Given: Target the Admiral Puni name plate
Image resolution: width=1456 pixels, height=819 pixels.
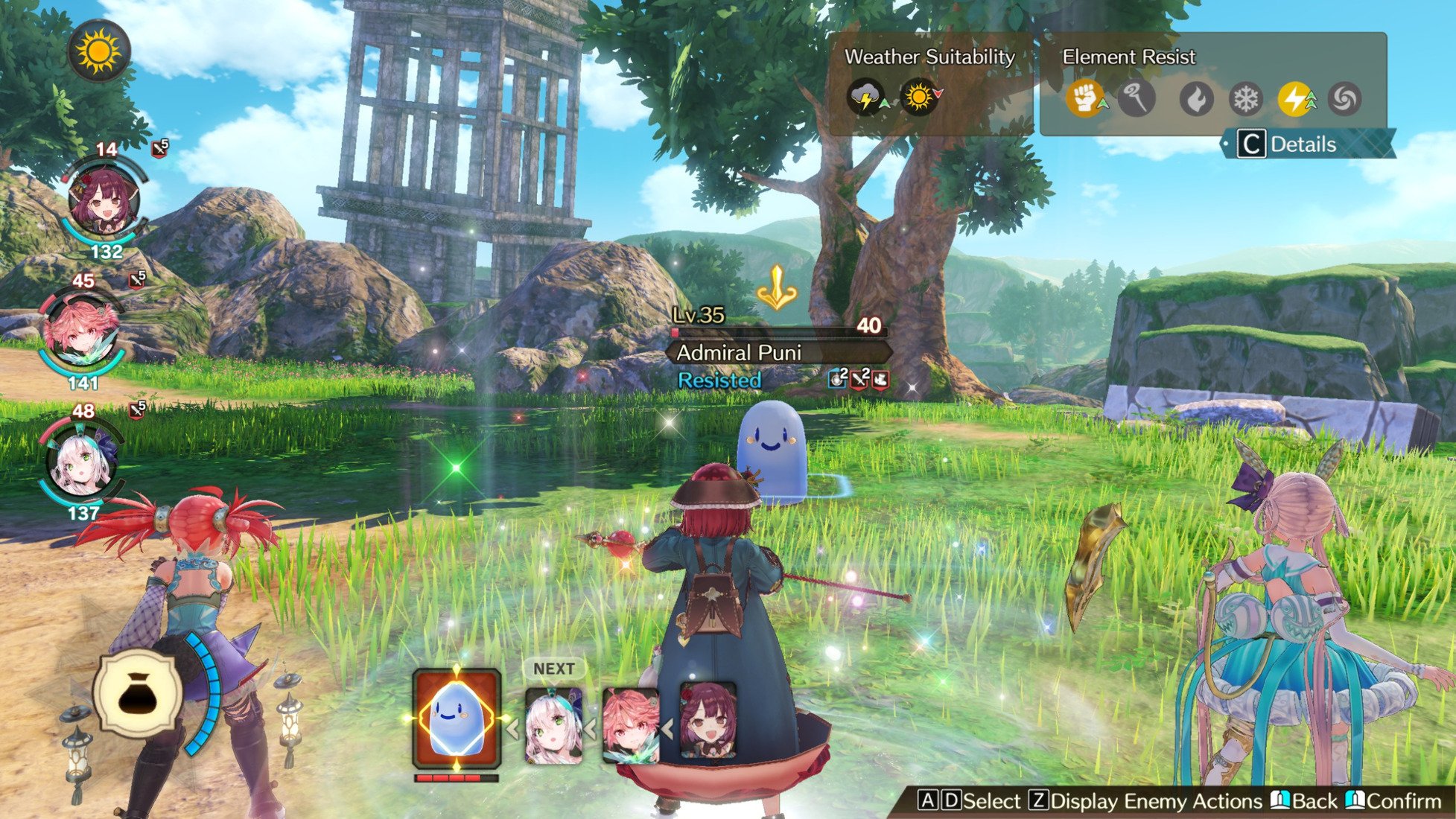Looking at the screenshot, I should [777, 352].
